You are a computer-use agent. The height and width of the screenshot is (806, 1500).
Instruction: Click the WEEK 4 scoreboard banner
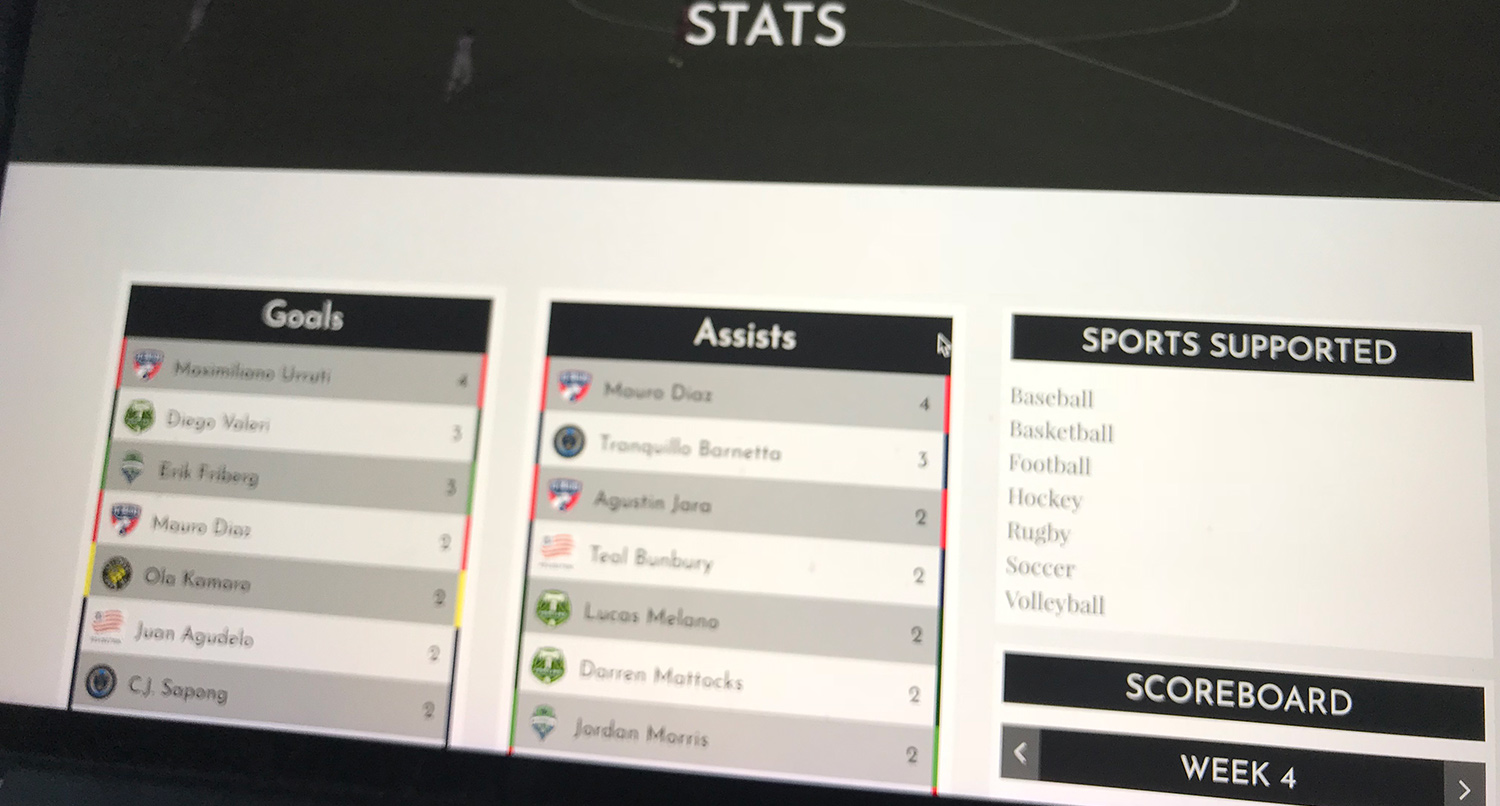1240,770
